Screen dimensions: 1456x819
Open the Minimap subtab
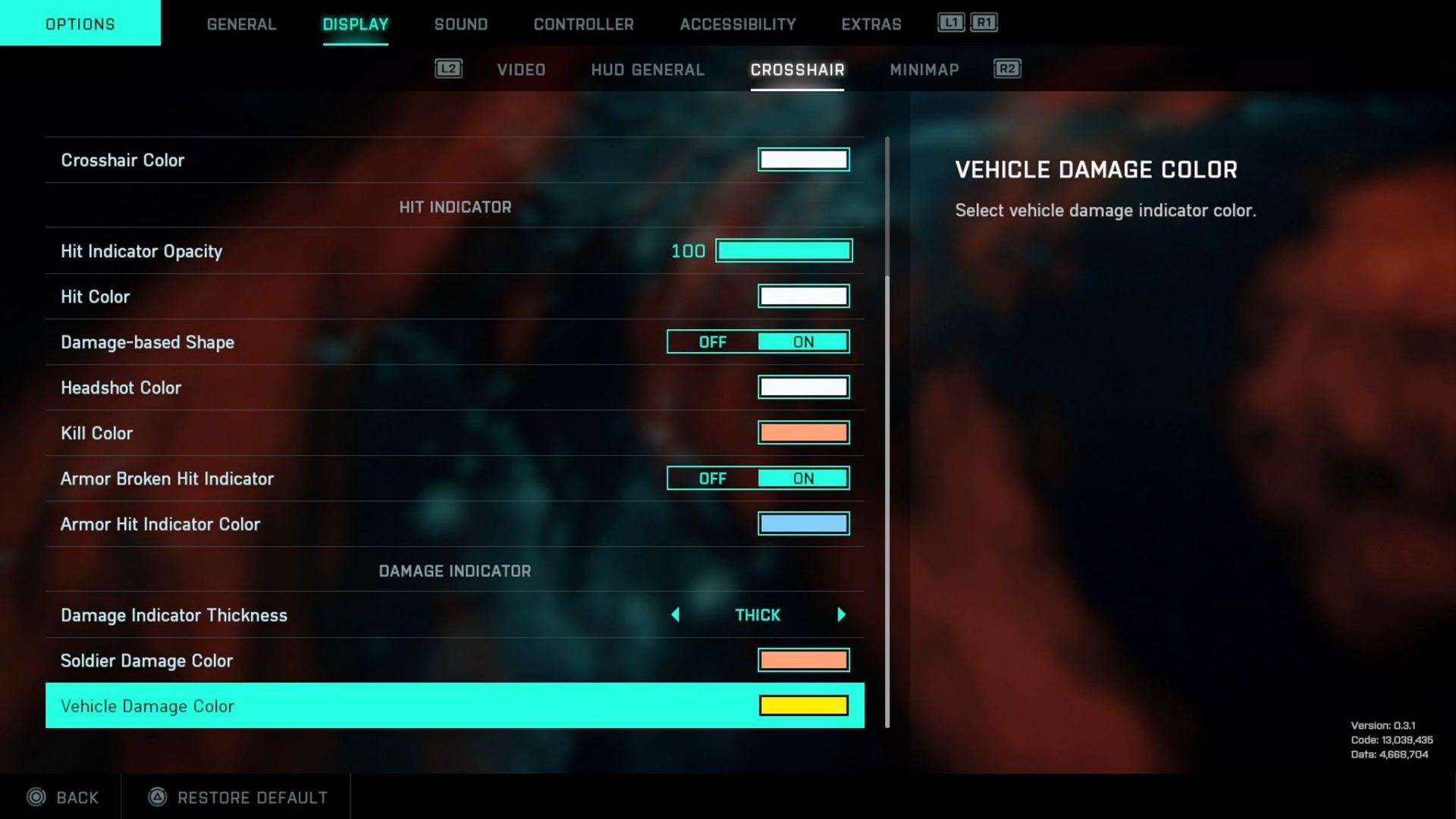924,69
